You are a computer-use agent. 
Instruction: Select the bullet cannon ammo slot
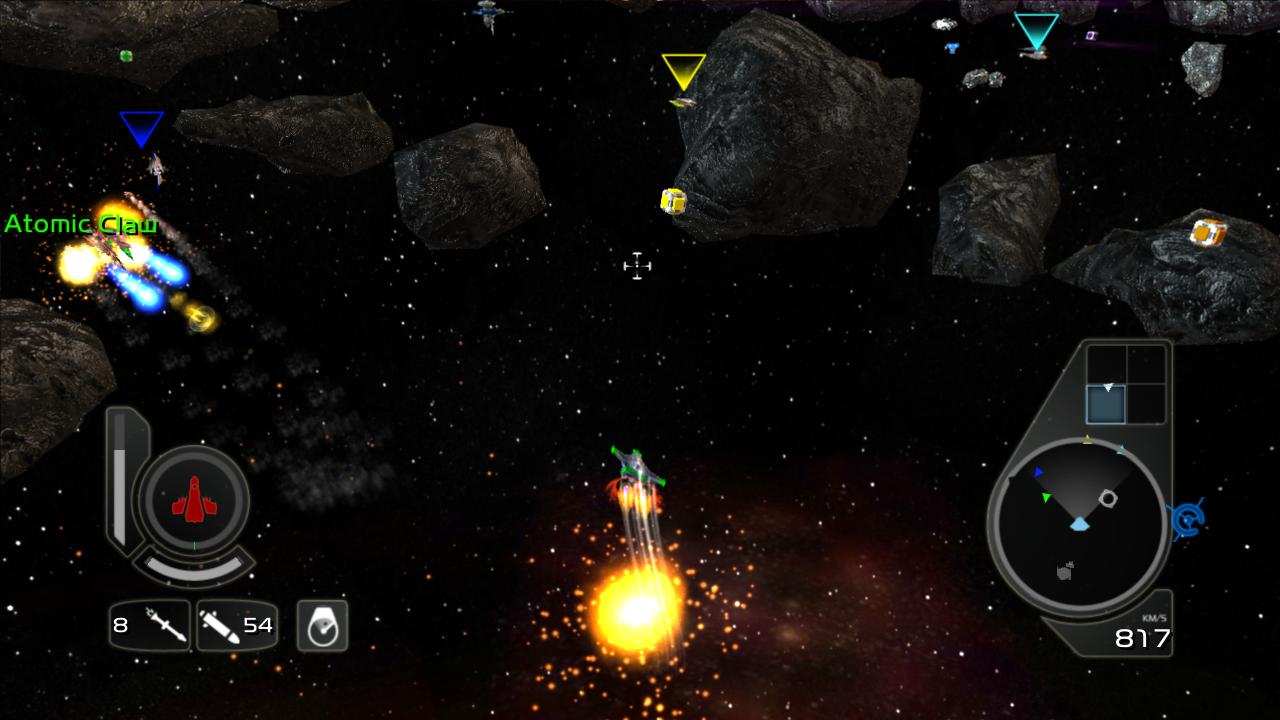click(x=237, y=626)
